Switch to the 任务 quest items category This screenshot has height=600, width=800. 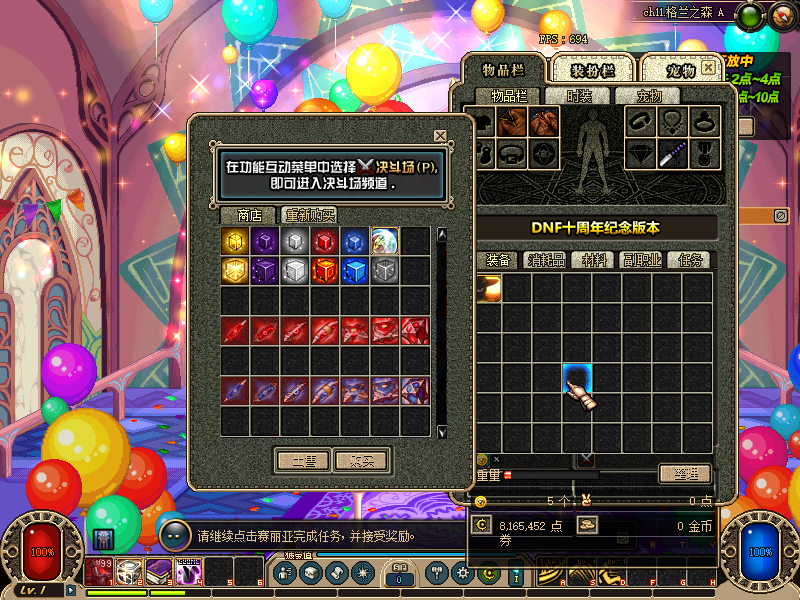pos(692,260)
